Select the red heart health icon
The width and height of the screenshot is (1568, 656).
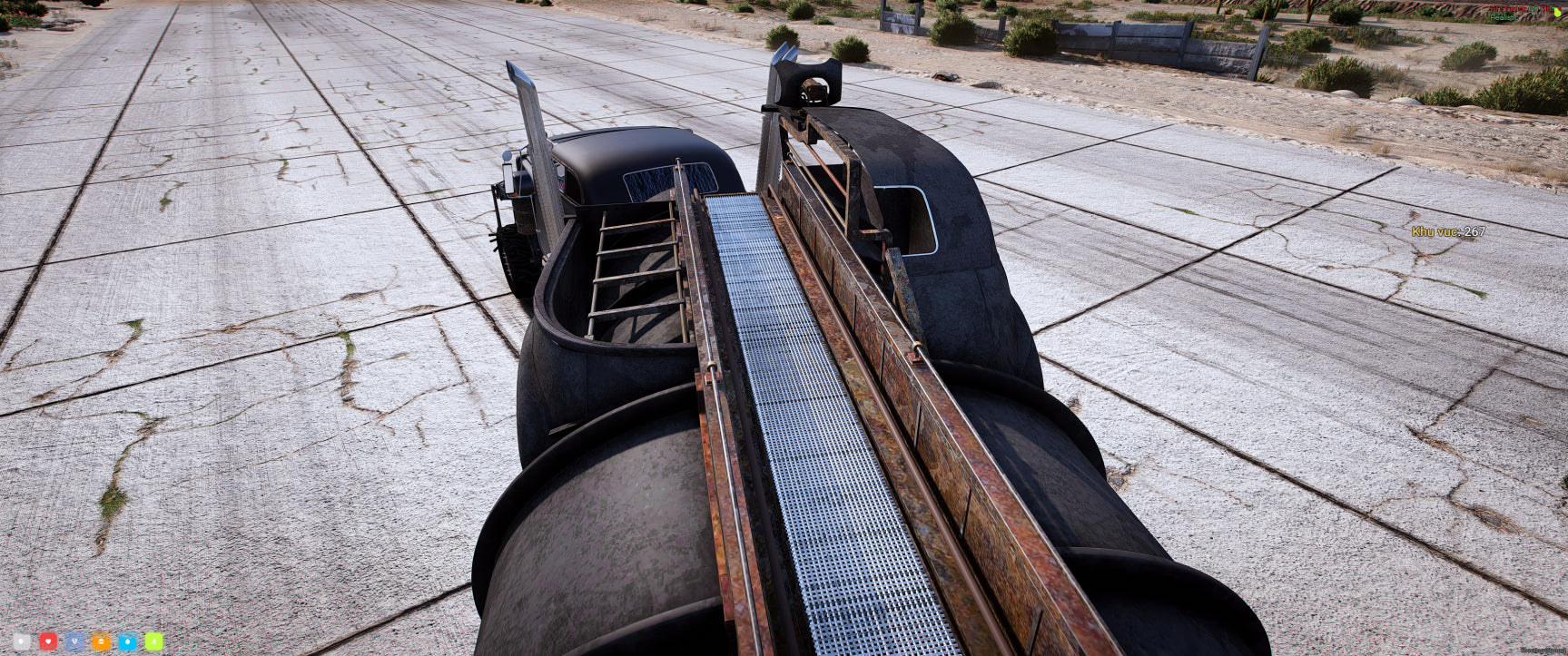click(48, 641)
